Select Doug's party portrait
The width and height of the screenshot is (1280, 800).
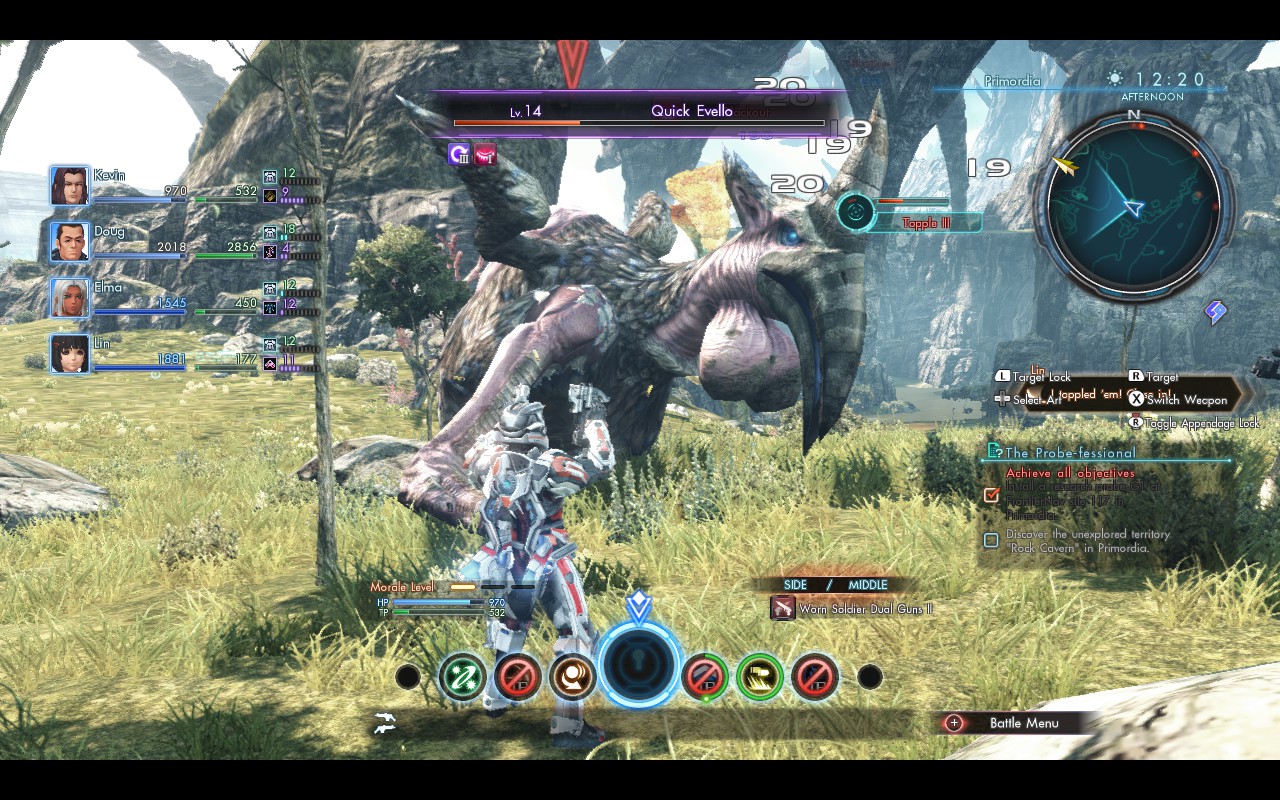70,242
